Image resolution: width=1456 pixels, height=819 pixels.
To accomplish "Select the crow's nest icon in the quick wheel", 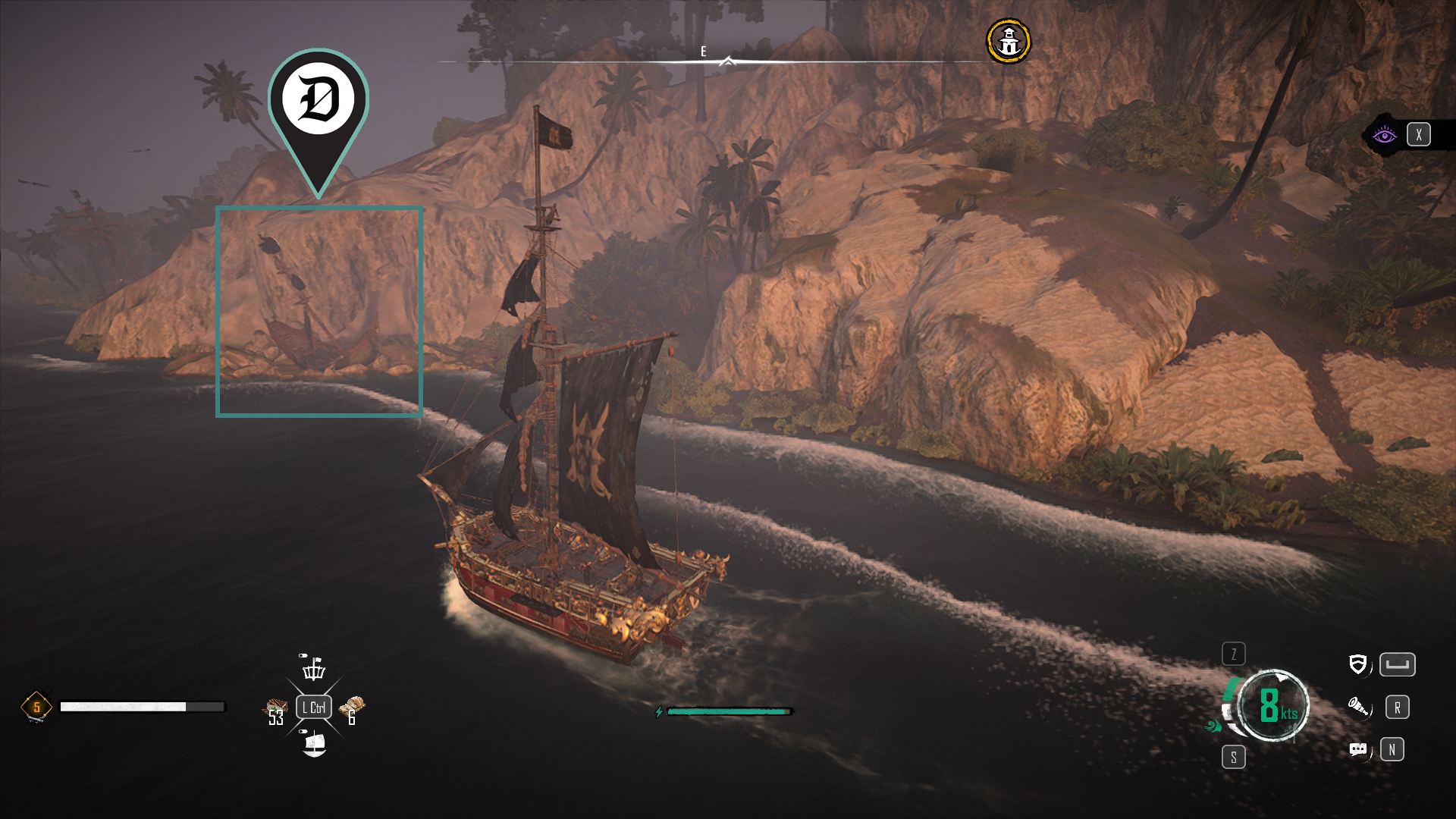I will pos(313,667).
